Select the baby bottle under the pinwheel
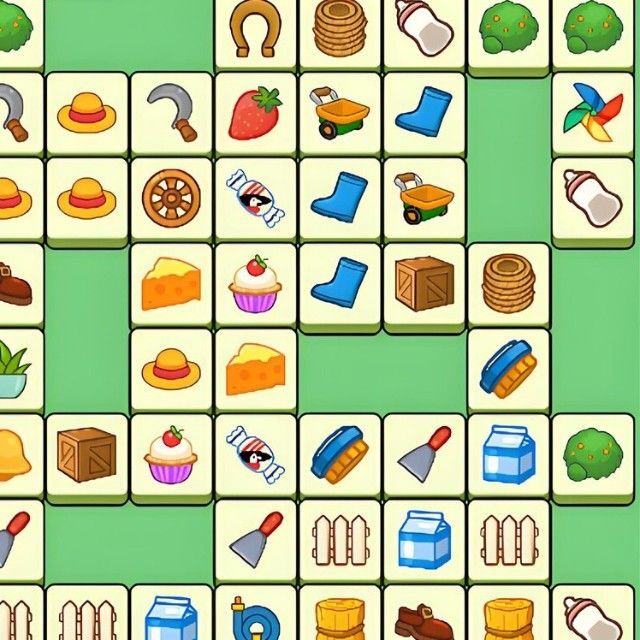This screenshot has width=640, height=640. coord(593,197)
